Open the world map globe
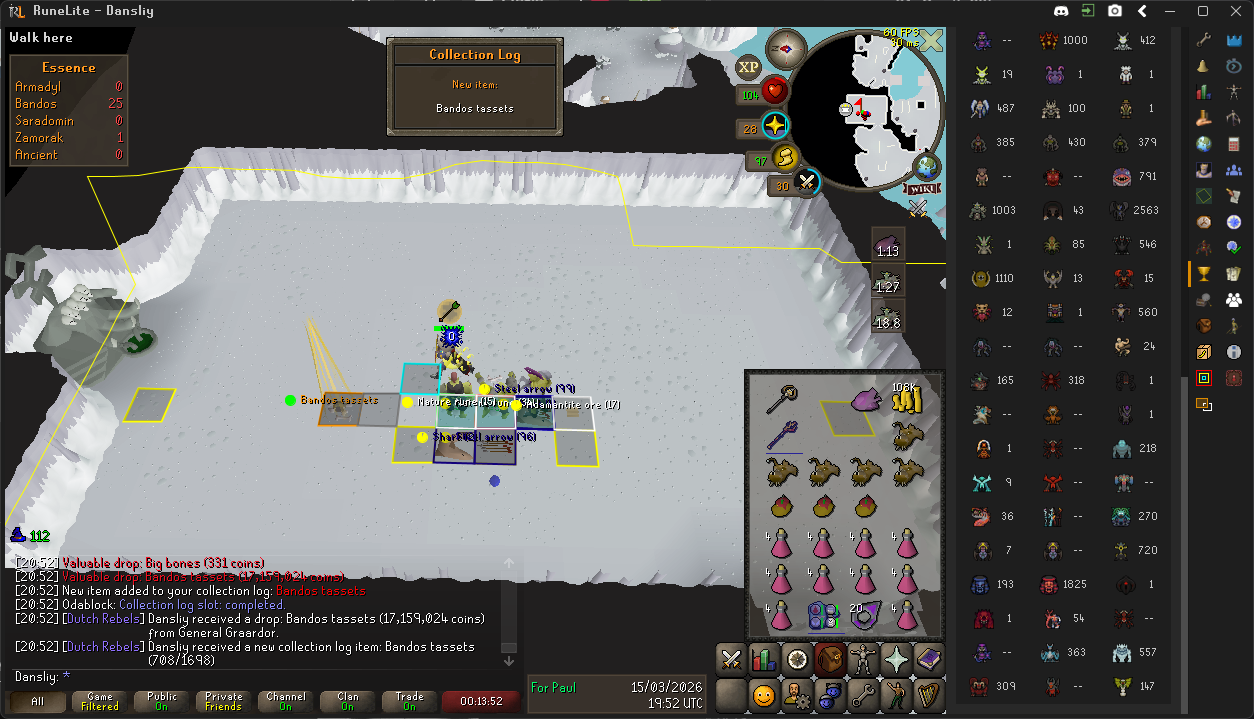The image size is (1254, 719). coord(927,166)
